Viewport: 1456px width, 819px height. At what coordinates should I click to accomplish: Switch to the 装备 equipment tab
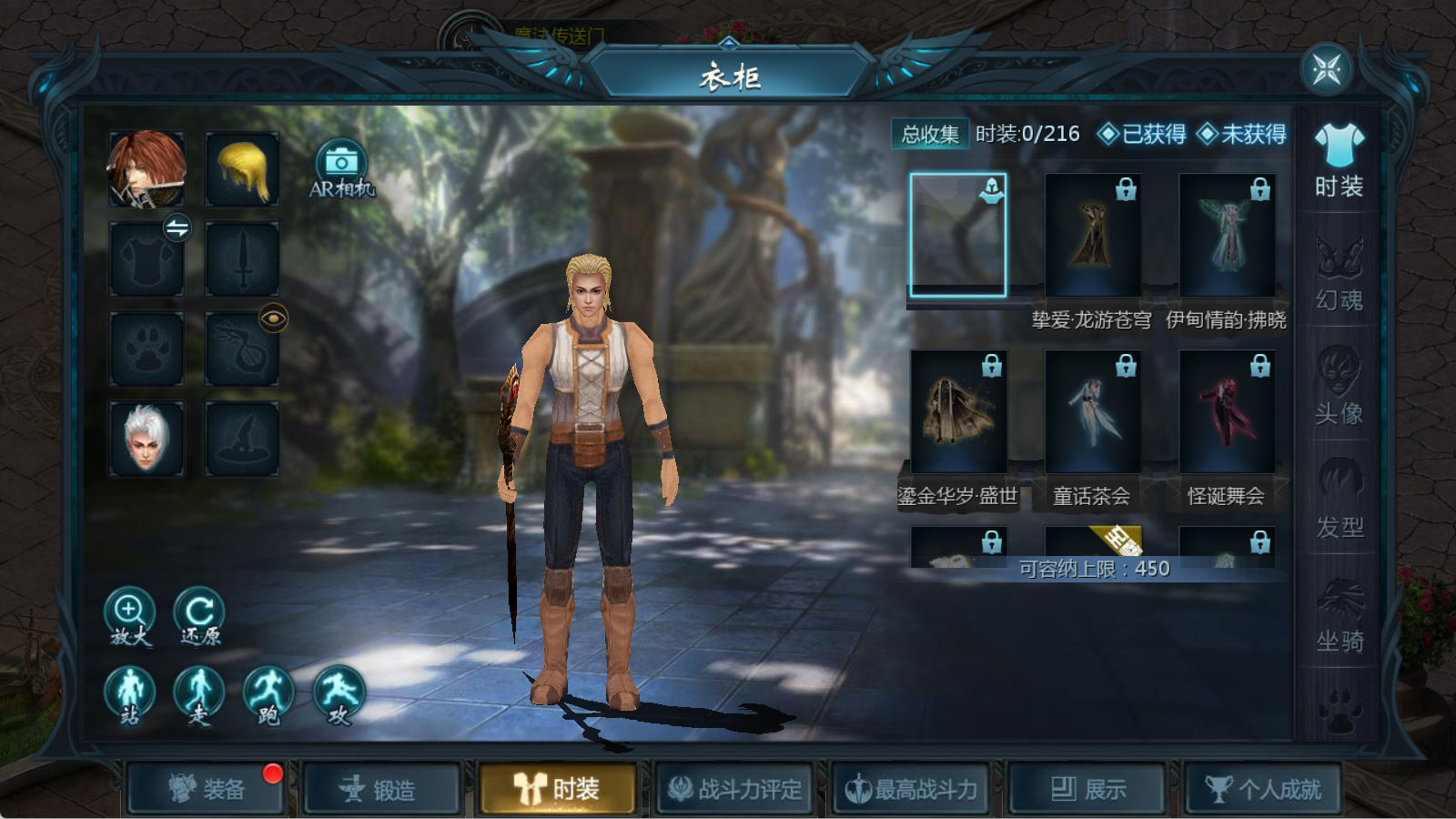(206, 788)
